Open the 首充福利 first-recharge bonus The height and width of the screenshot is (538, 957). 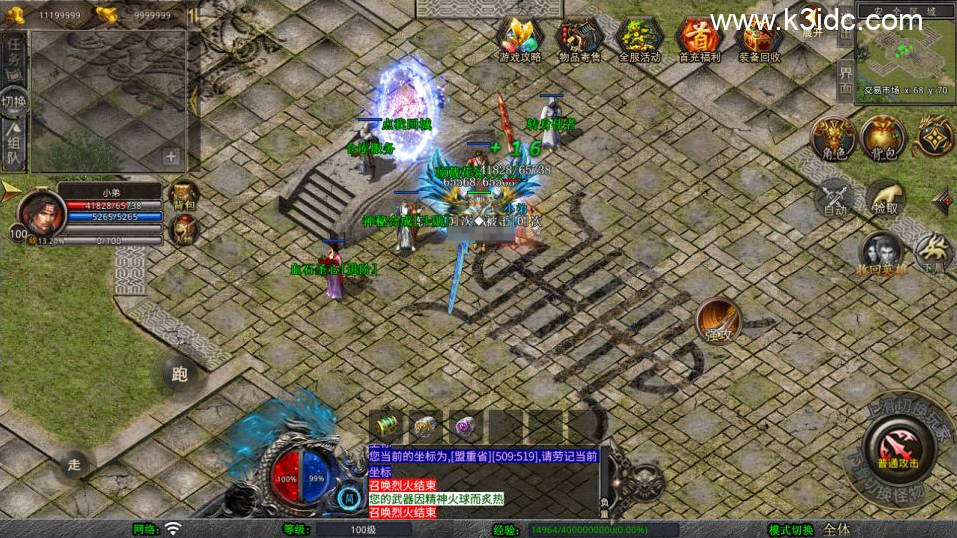pos(699,38)
